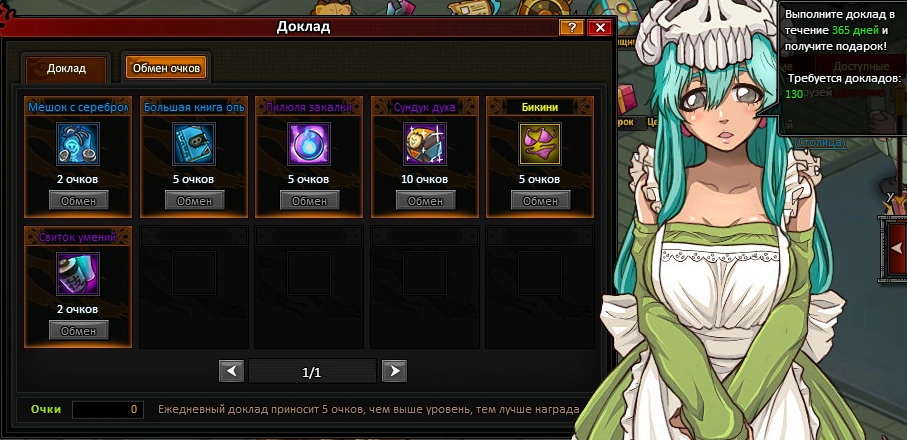
Task: Select the blue experience book icon
Action: pyautogui.click(x=193, y=144)
